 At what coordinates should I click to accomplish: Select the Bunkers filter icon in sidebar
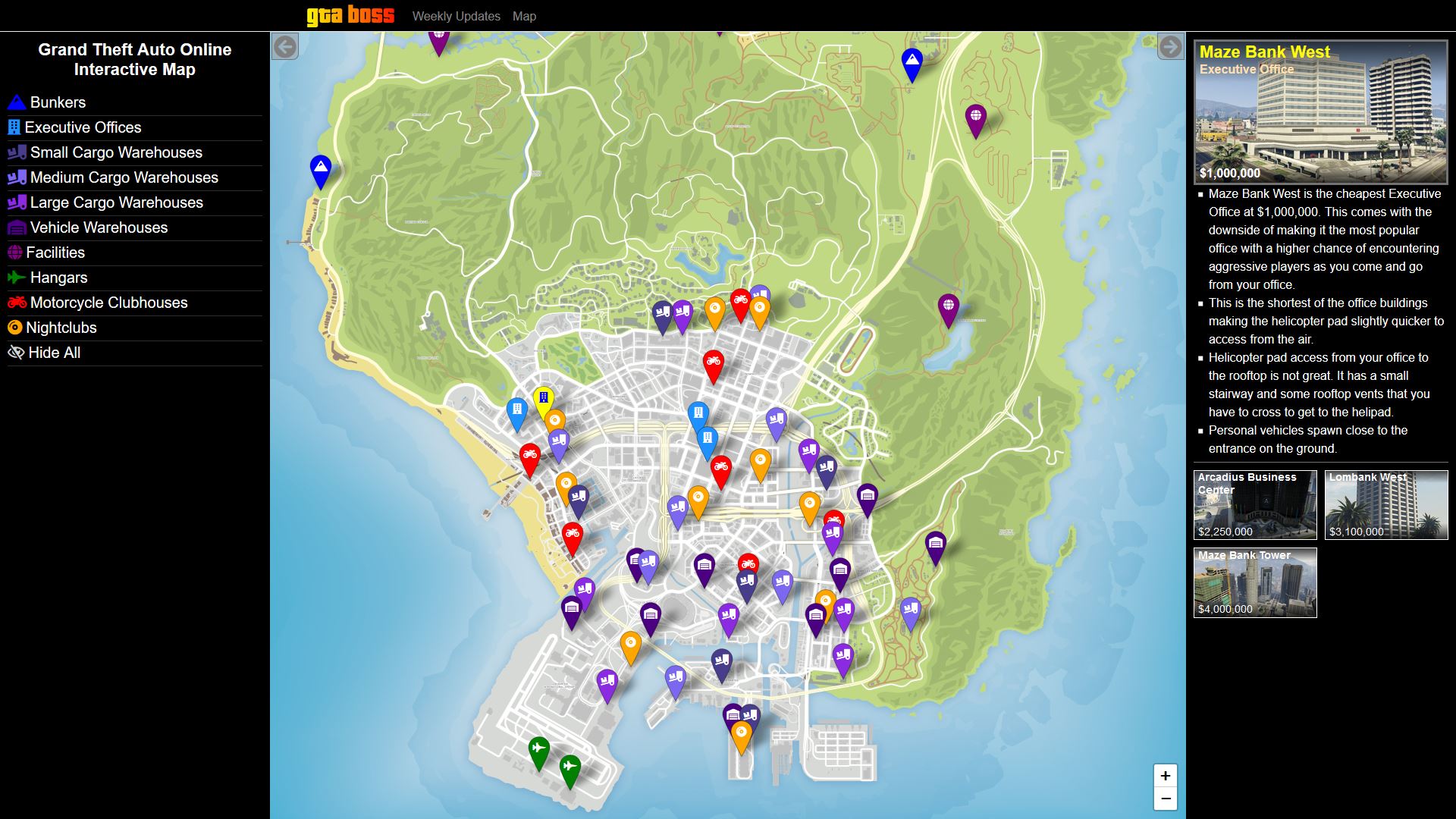(x=17, y=102)
